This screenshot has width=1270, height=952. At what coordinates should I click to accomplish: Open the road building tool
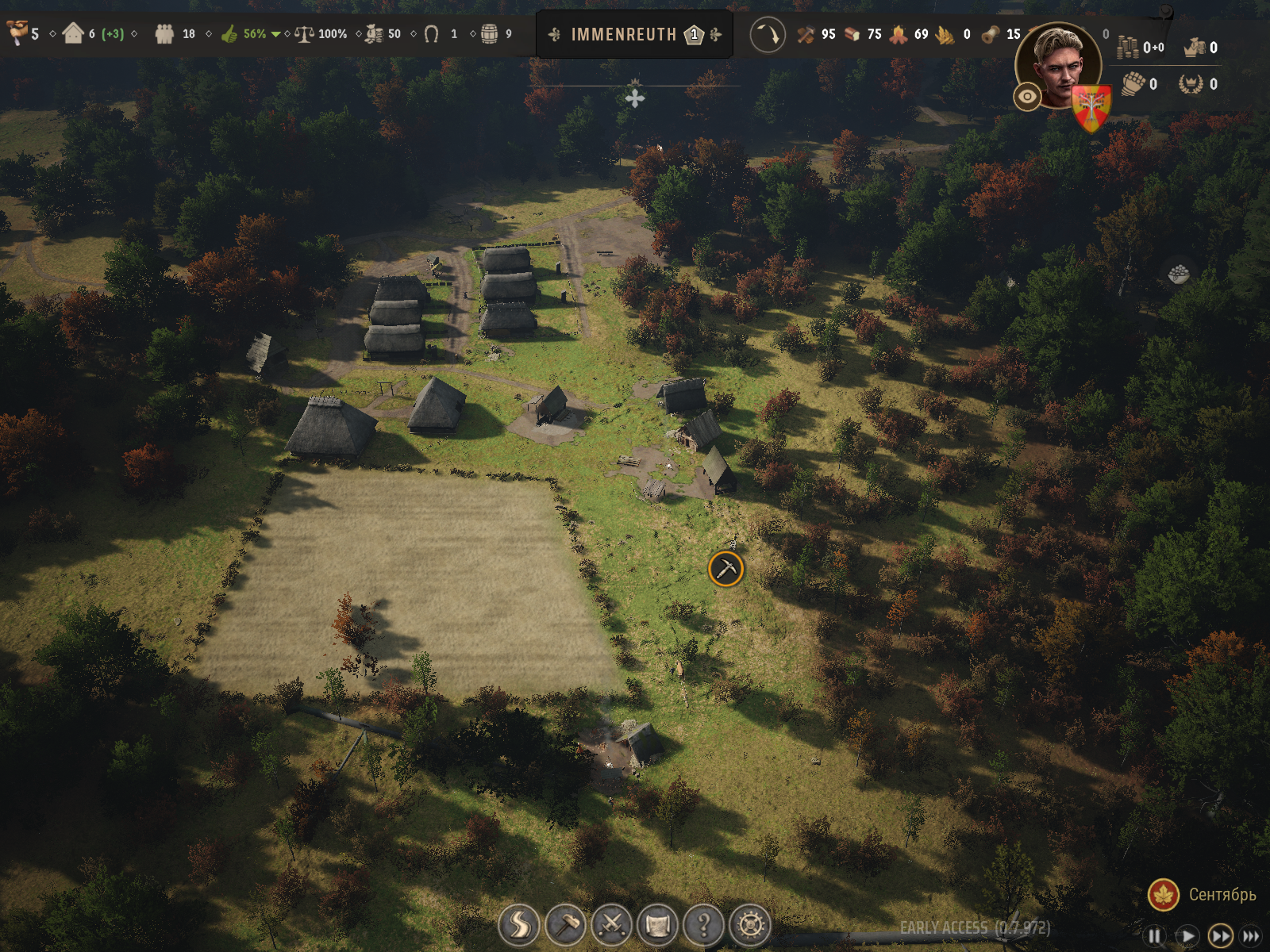[x=519, y=925]
